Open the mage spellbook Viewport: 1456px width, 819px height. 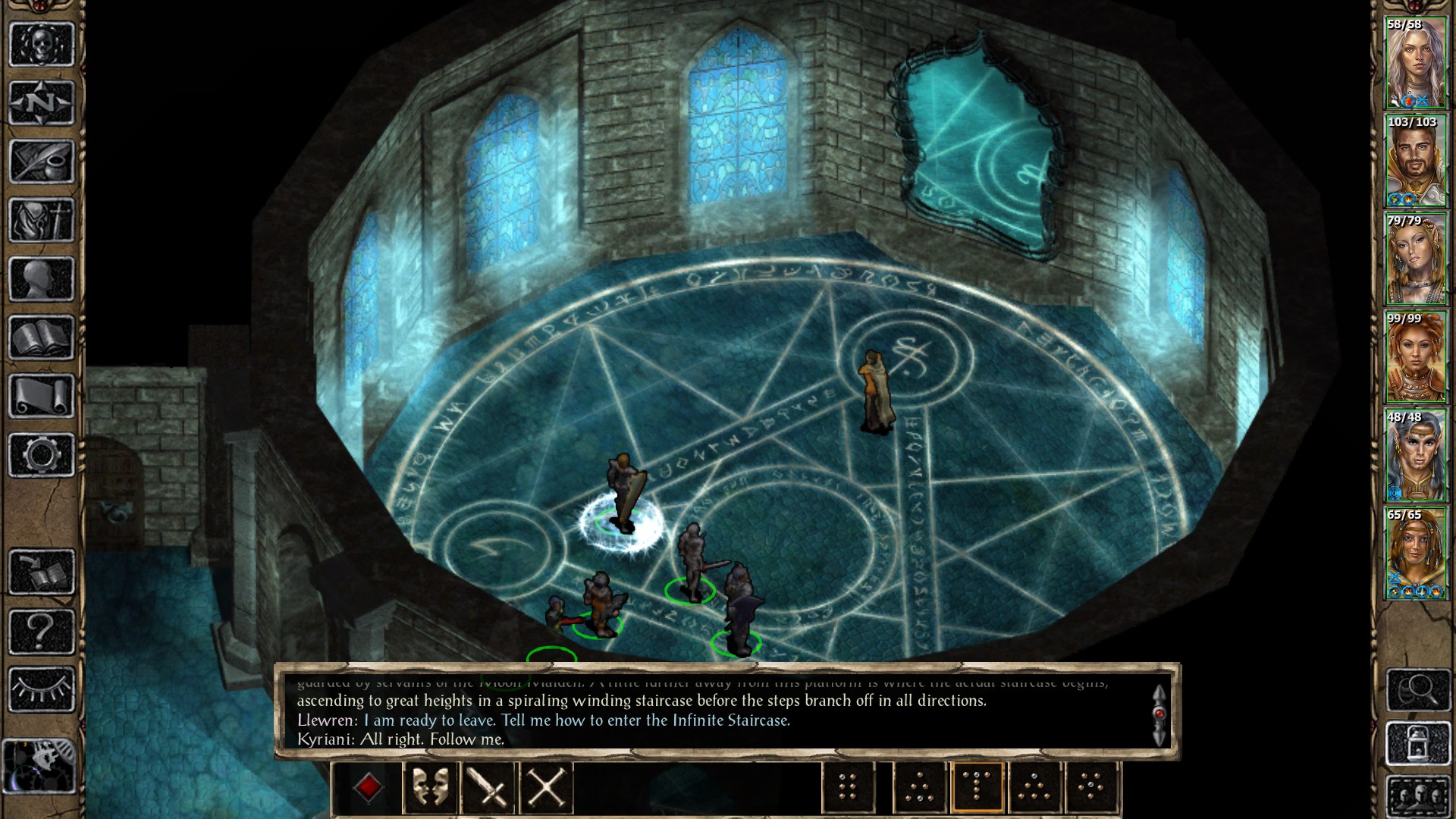coord(42,337)
